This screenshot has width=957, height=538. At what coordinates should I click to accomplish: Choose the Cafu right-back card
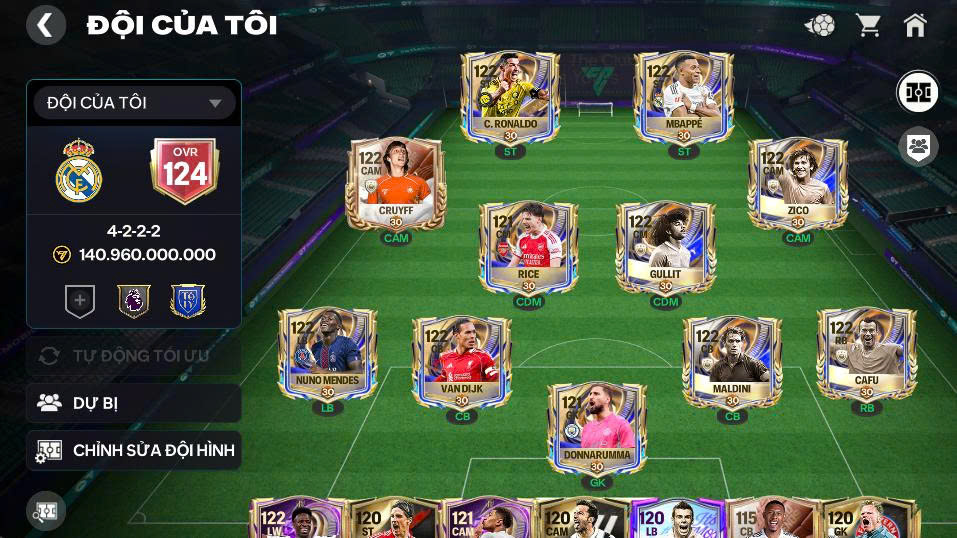866,354
